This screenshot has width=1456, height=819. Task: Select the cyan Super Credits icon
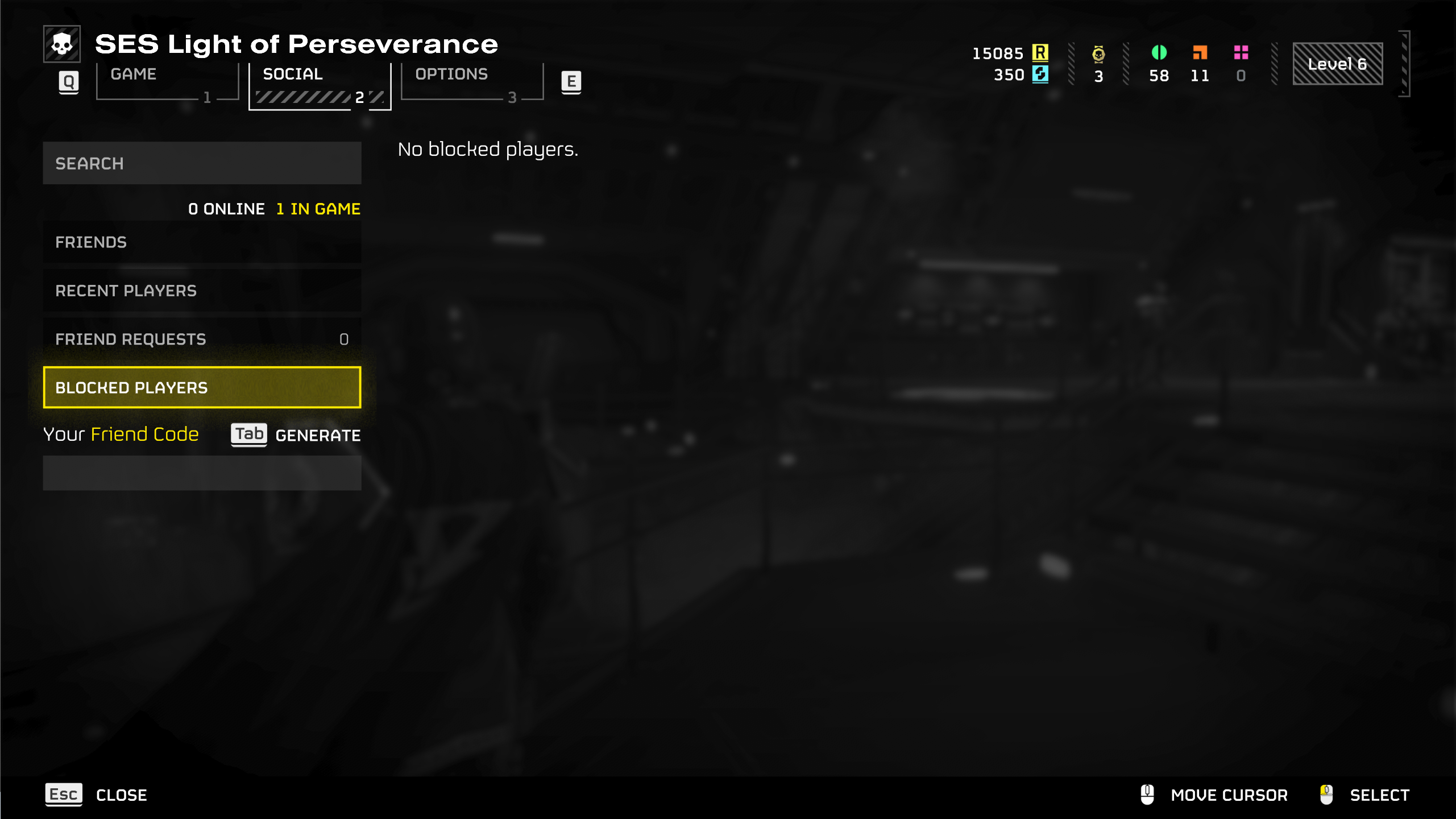1040,75
